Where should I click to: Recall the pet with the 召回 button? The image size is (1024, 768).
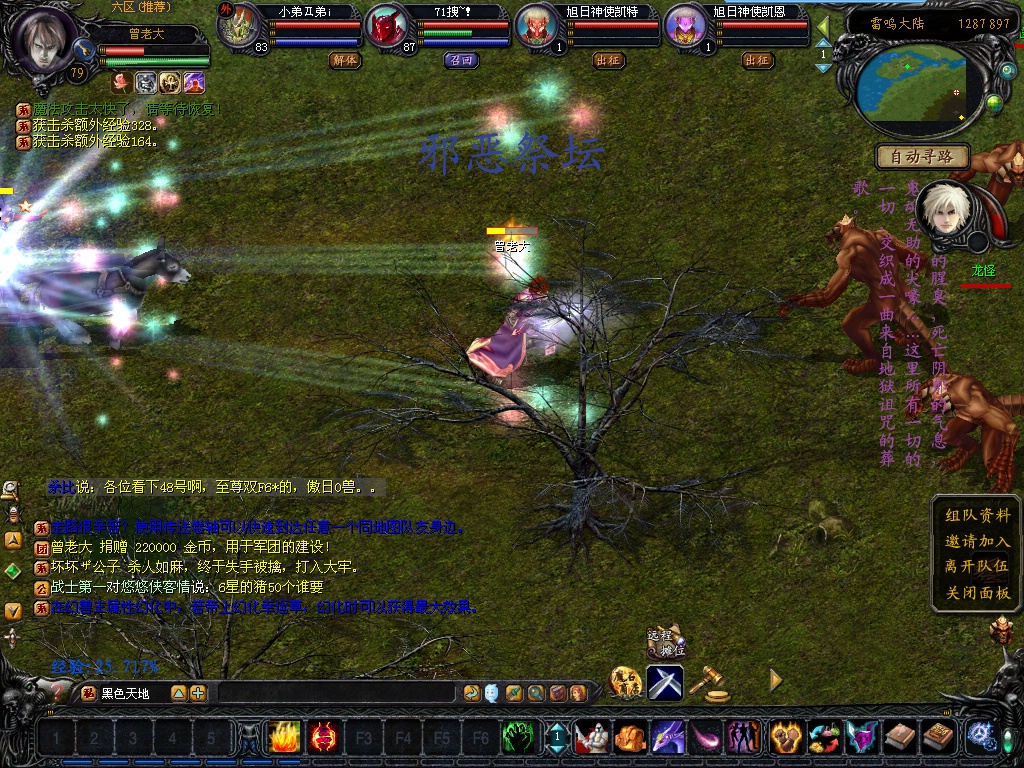pos(459,60)
